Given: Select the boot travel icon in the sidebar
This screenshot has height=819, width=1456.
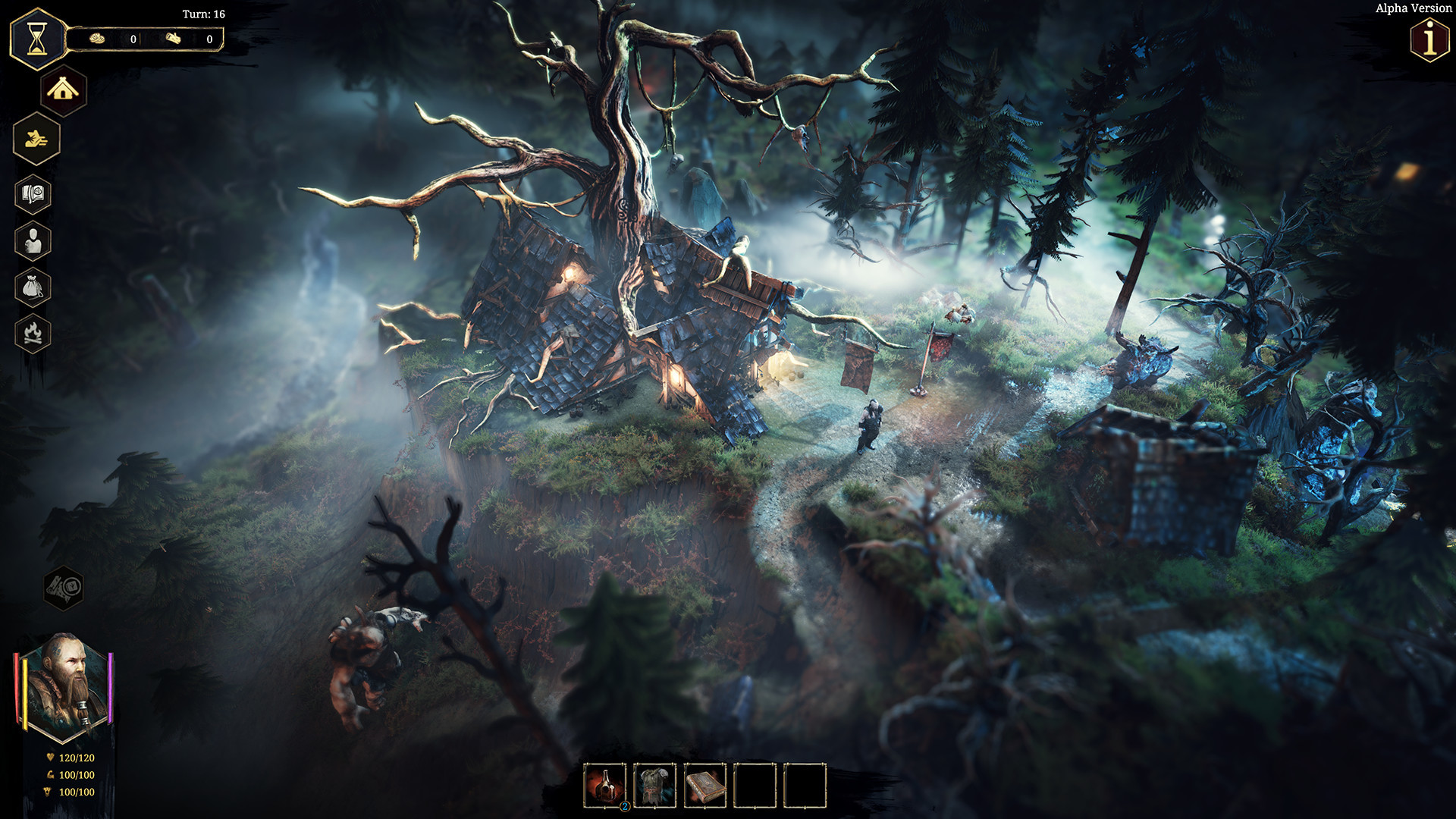Looking at the screenshot, I should 36,139.
